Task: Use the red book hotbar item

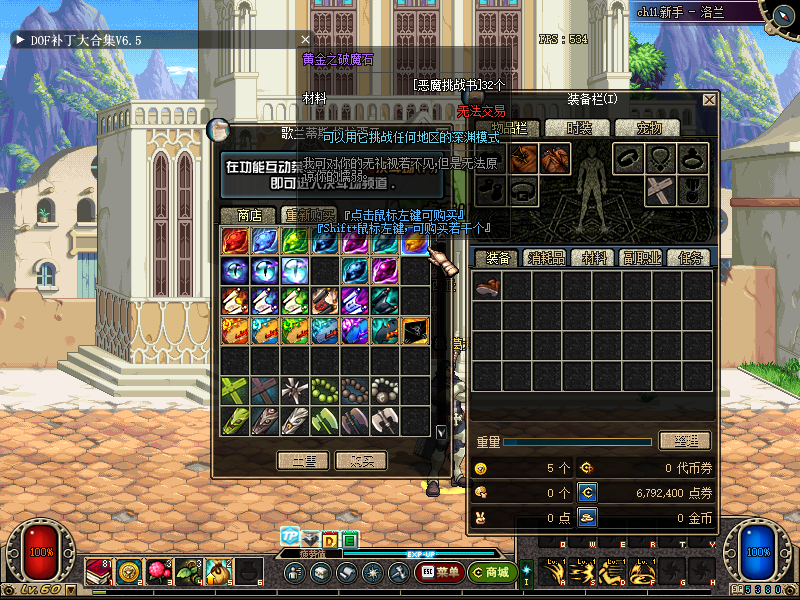Action: (x=99, y=572)
